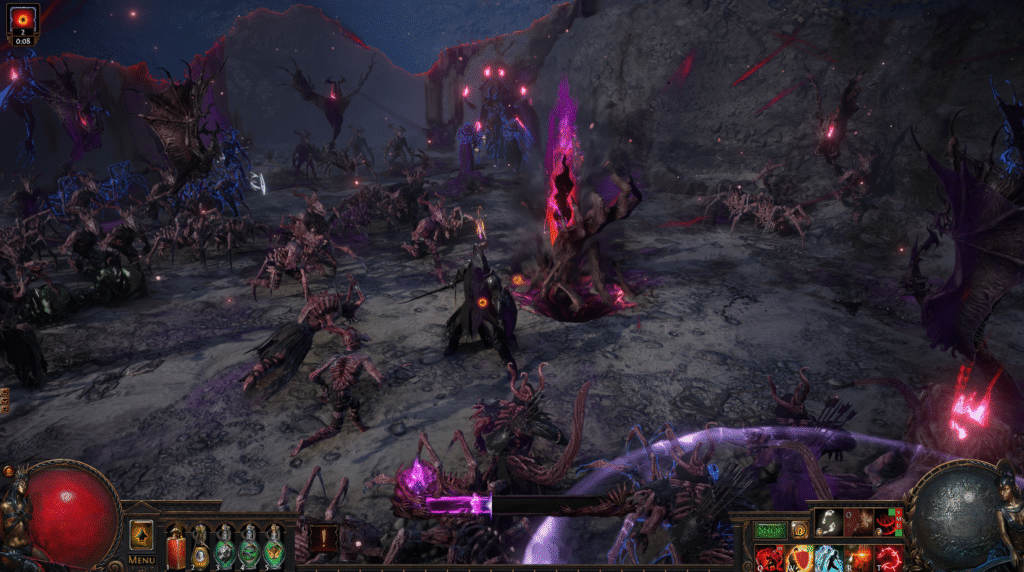Activate the red ring skill on T

(x=889, y=558)
